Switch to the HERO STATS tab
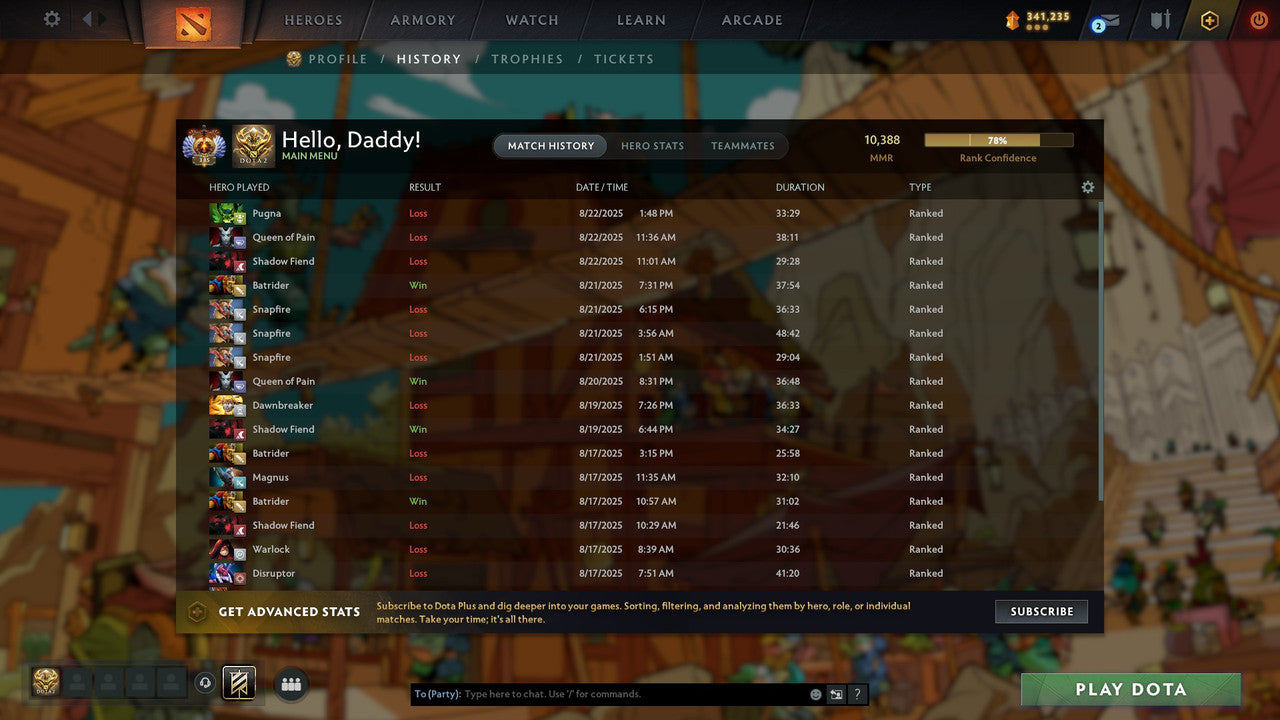 pos(652,145)
